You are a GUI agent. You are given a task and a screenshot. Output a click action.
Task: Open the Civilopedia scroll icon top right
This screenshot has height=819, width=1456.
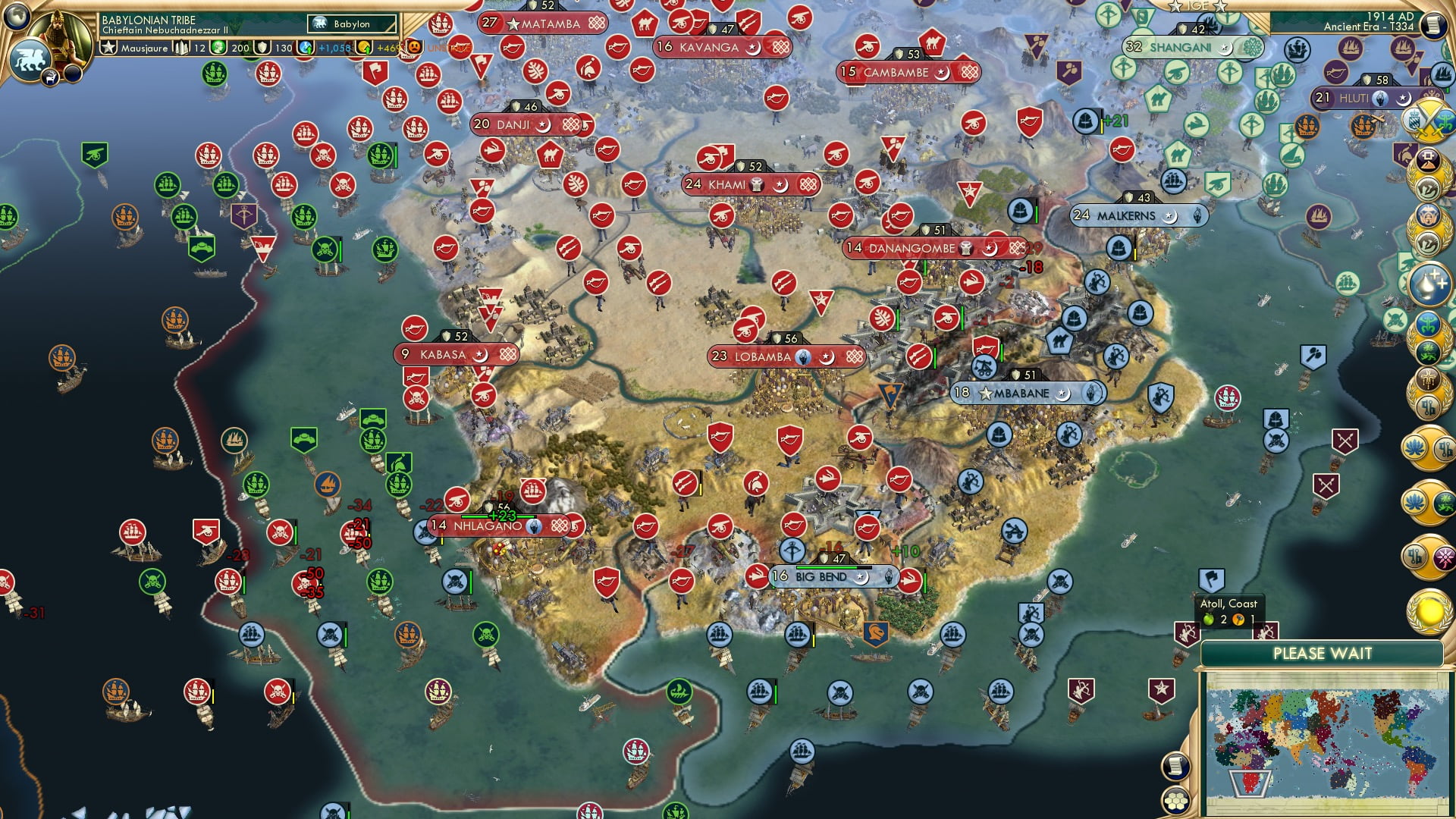point(1432,23)
